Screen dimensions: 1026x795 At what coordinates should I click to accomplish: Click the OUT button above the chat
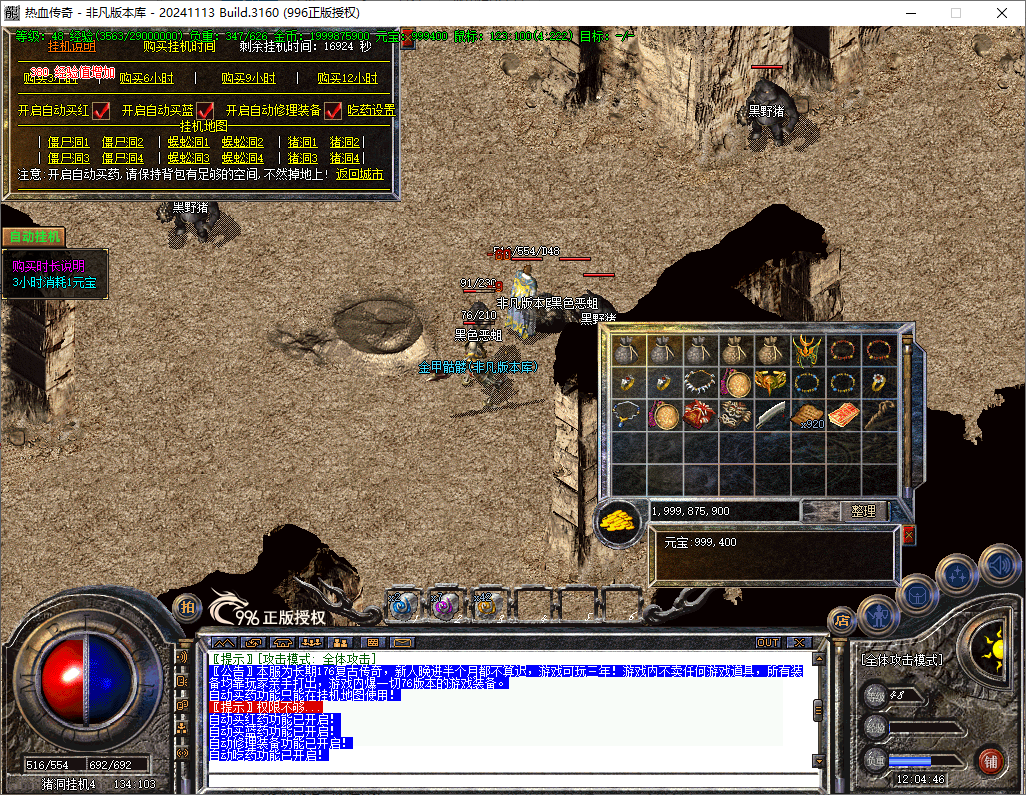coord(767,642)
